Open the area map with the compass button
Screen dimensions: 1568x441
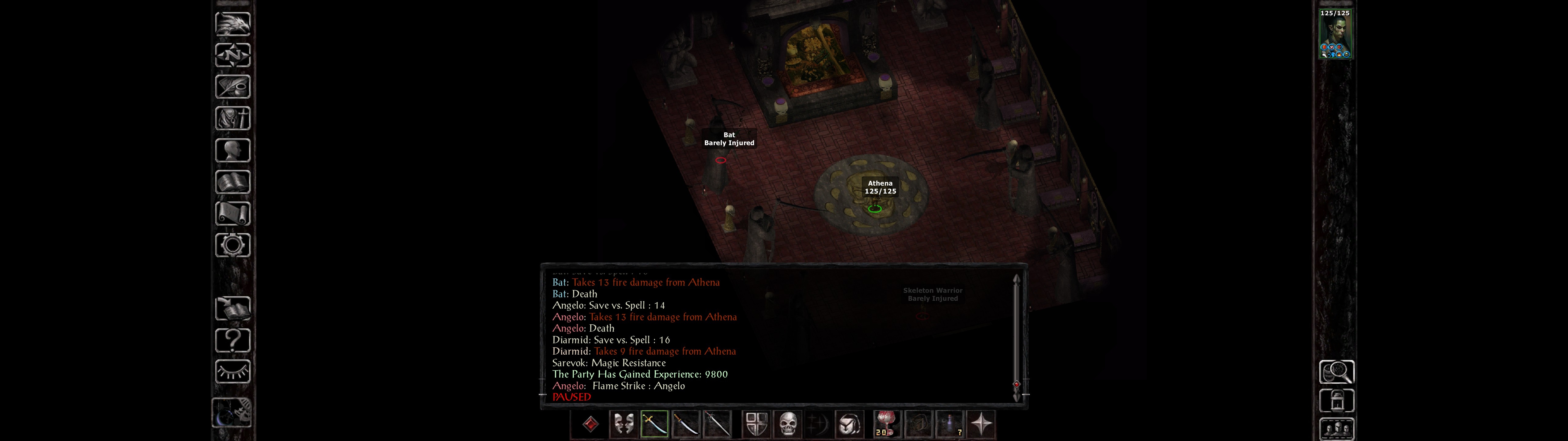coord(232,55)
